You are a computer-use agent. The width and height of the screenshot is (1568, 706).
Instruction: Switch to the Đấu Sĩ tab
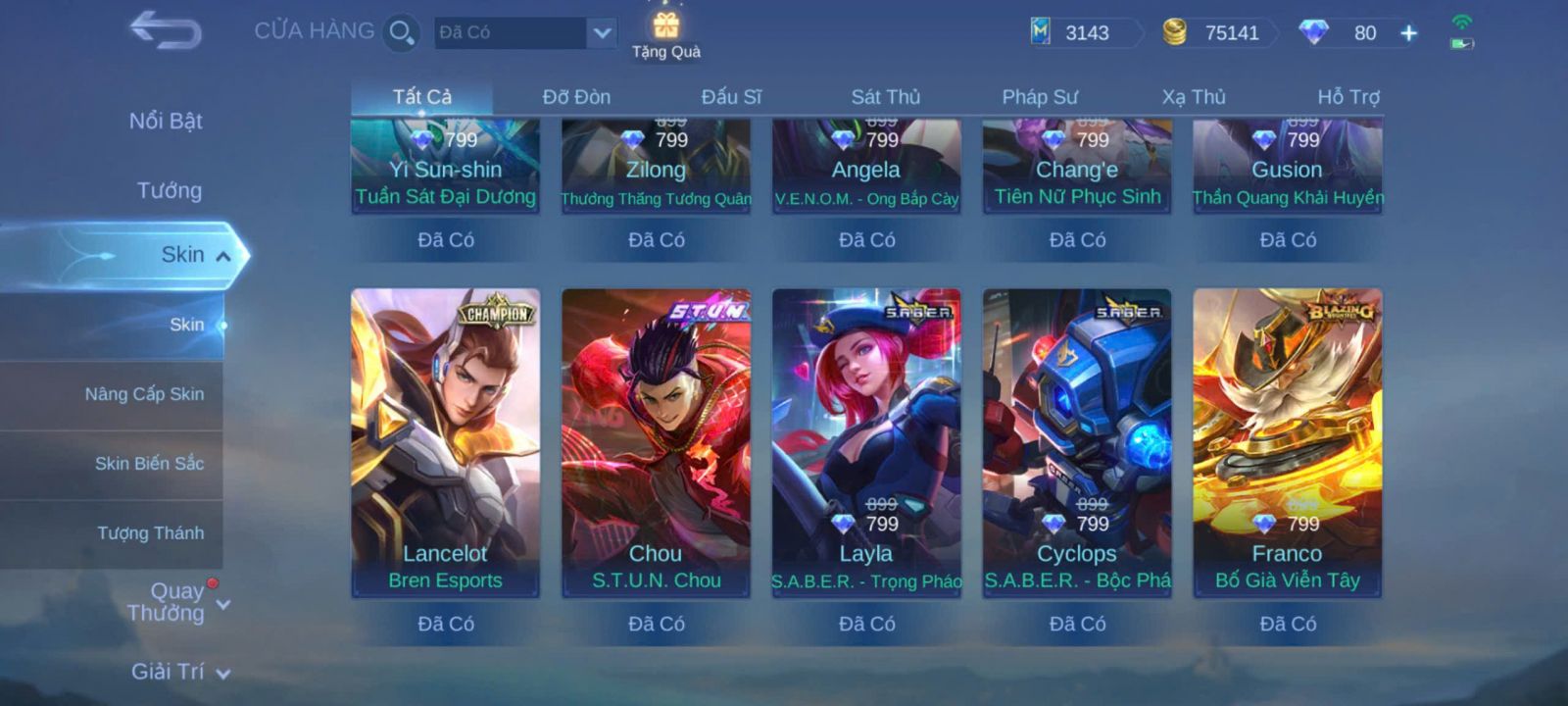tap(731, 97)
